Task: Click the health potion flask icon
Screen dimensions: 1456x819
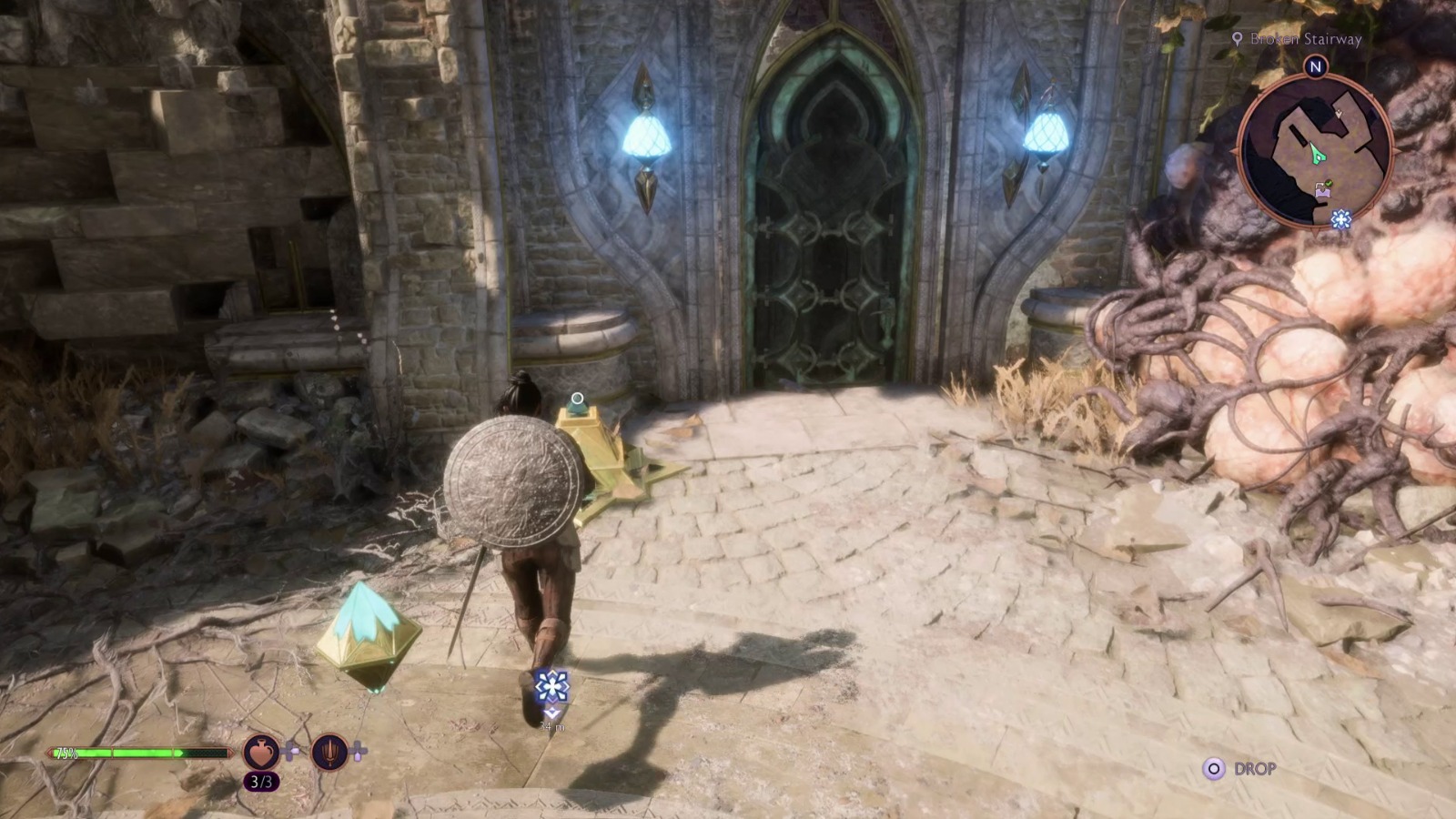Action: [261, 751]
